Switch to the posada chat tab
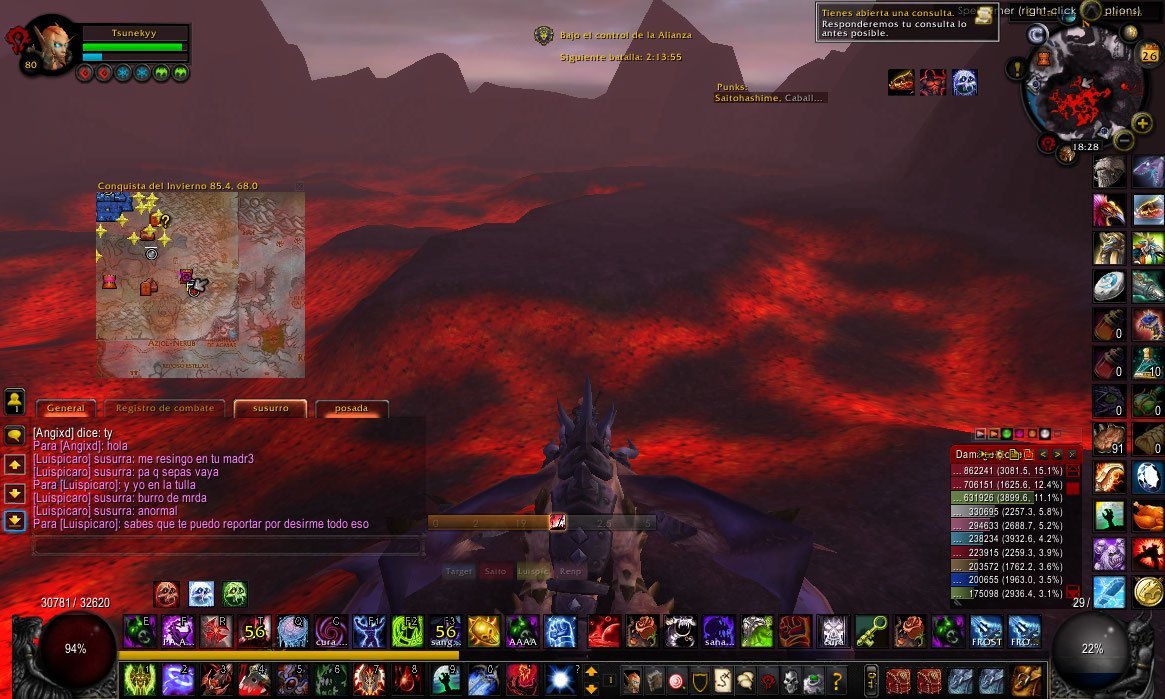The image size is (1165, 699). point(351,408)
